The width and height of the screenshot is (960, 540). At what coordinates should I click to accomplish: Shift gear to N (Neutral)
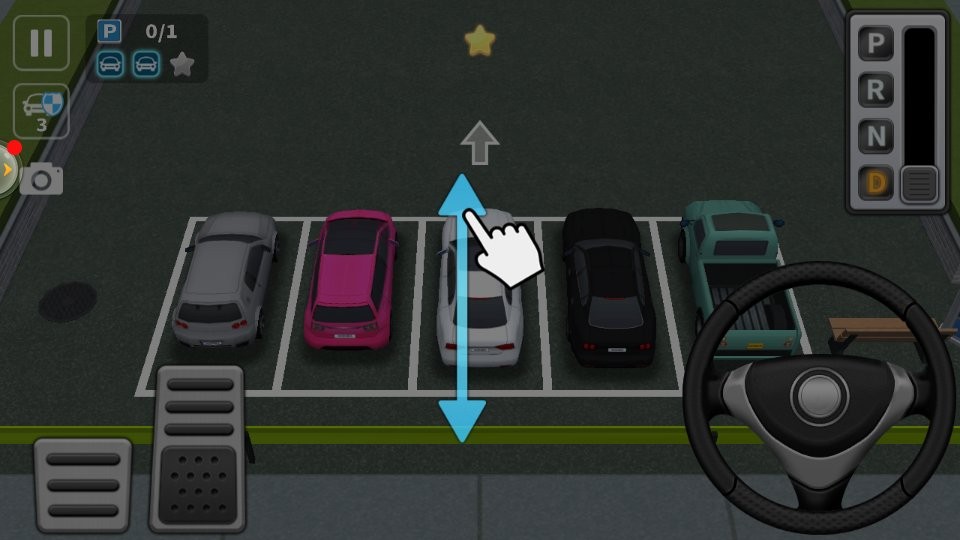[x=875, y=136]
